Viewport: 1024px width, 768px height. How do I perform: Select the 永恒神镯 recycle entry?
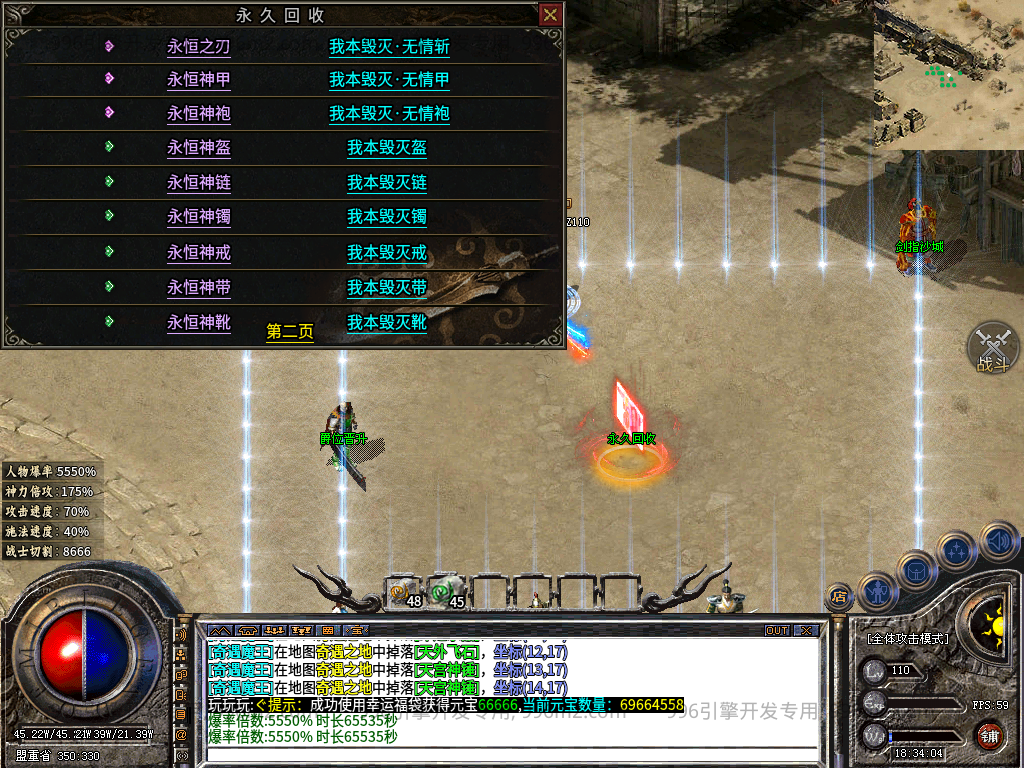tap(198, 217)
